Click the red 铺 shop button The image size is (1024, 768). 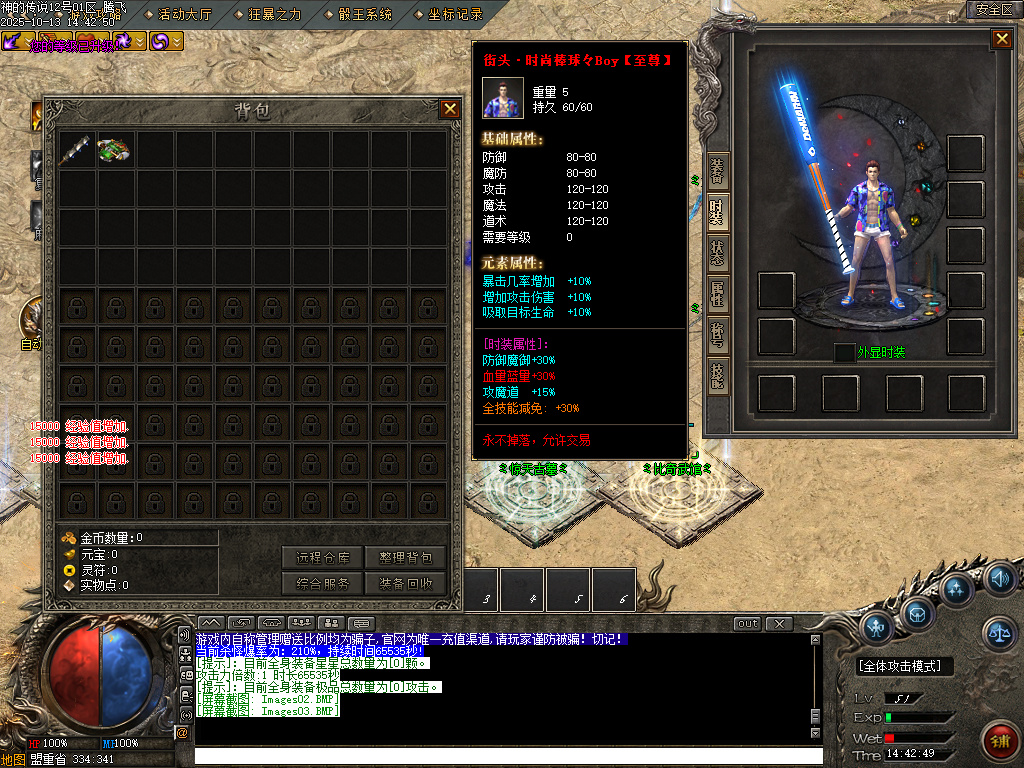pos(997,740)
